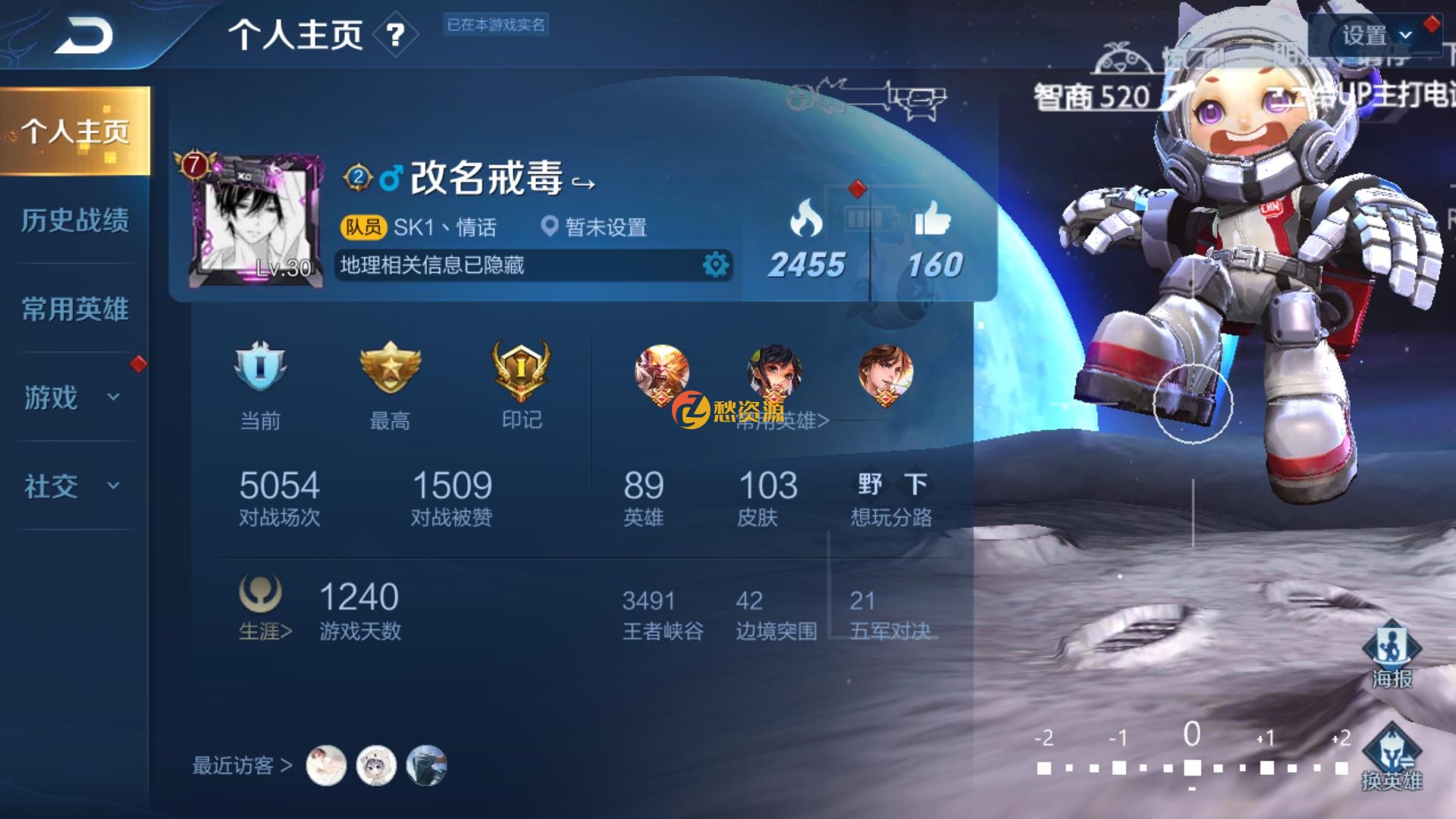Click the 最近访客> link
This screenshot has width=1456, height=819.
click(x=240, y=767)
